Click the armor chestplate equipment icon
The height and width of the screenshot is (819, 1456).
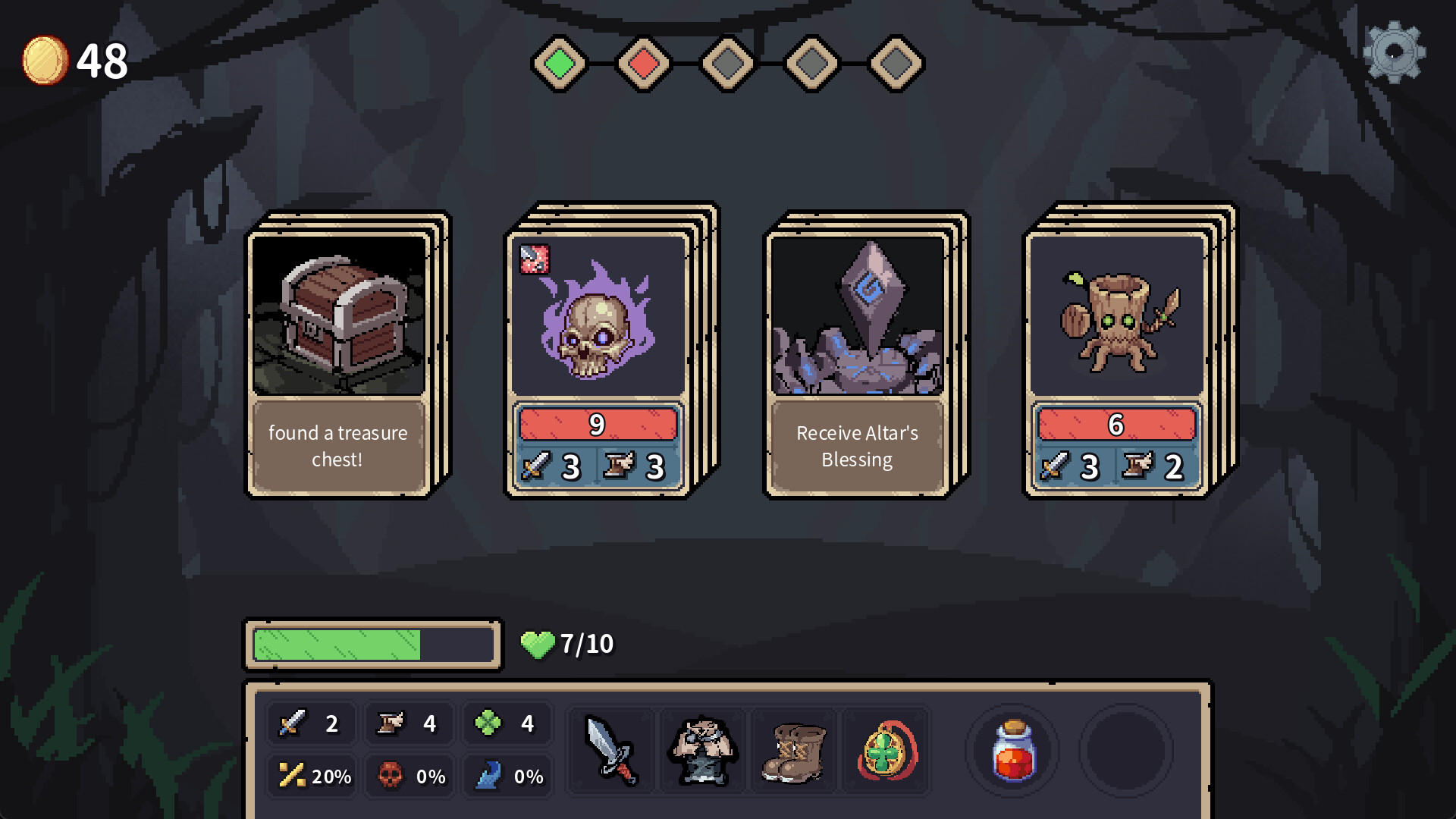702,751
